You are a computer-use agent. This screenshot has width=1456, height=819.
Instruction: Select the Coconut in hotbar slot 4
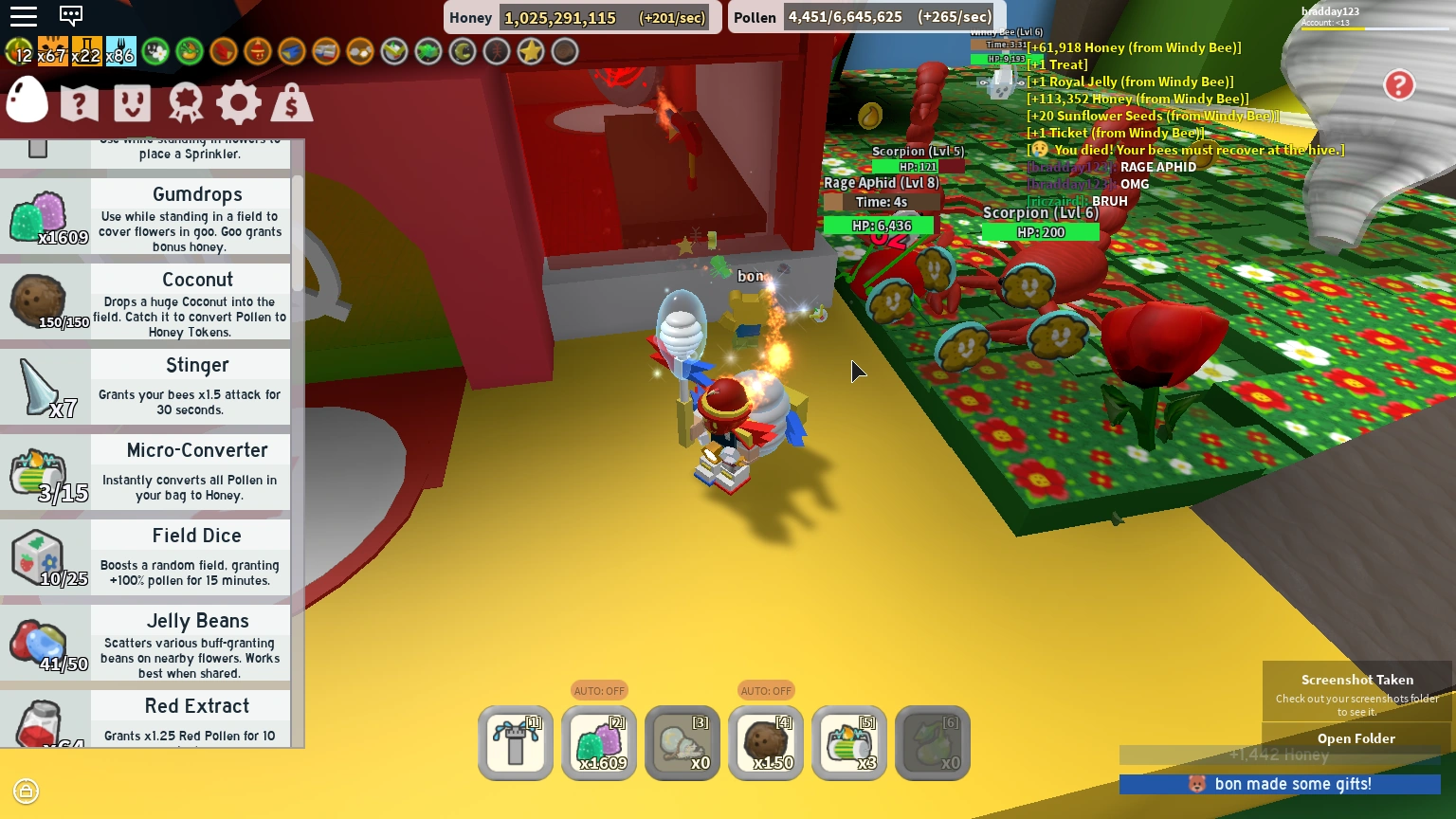(766, 743)
